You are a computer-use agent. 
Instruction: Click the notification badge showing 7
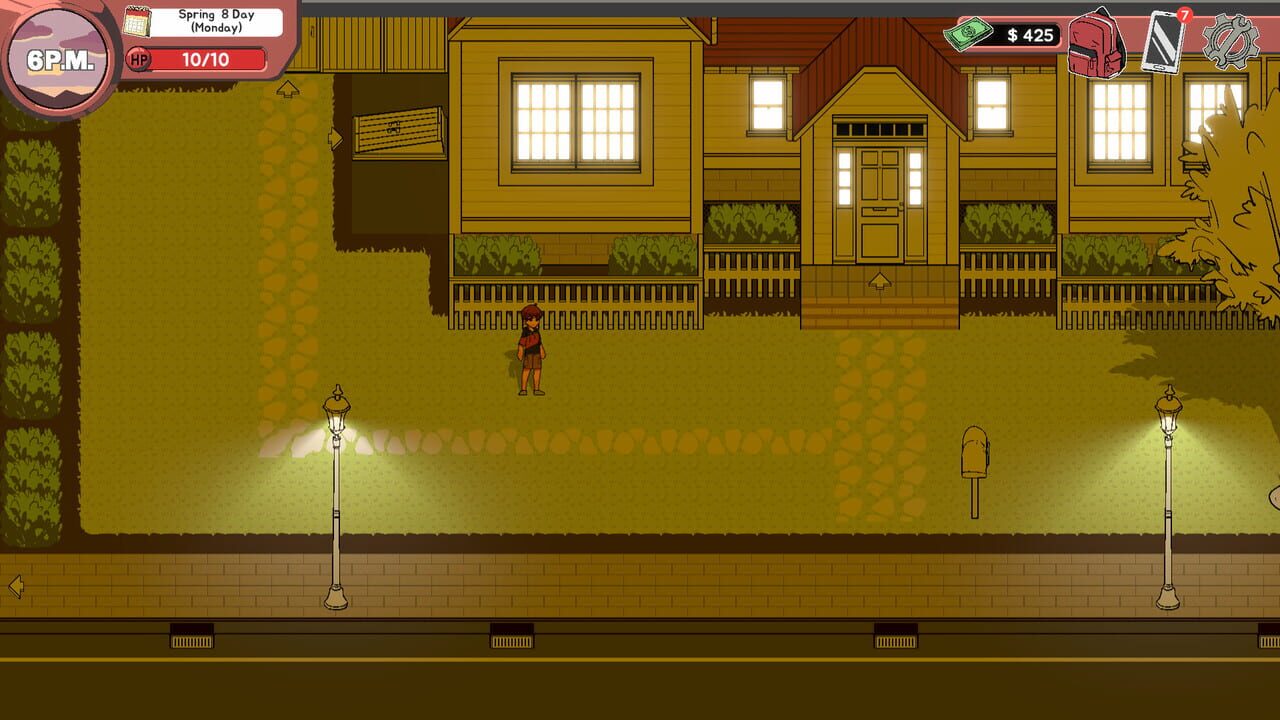click(1185, 13)
